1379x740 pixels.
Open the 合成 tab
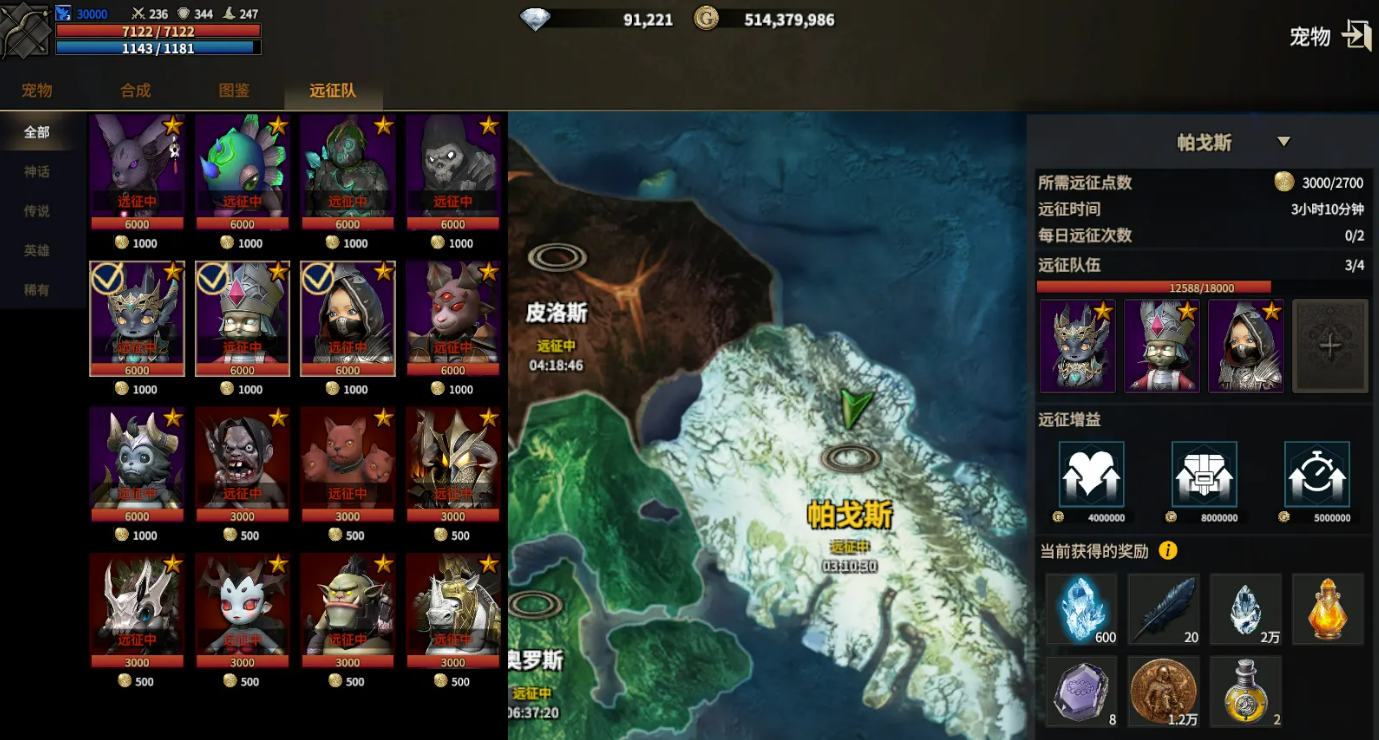135,90
